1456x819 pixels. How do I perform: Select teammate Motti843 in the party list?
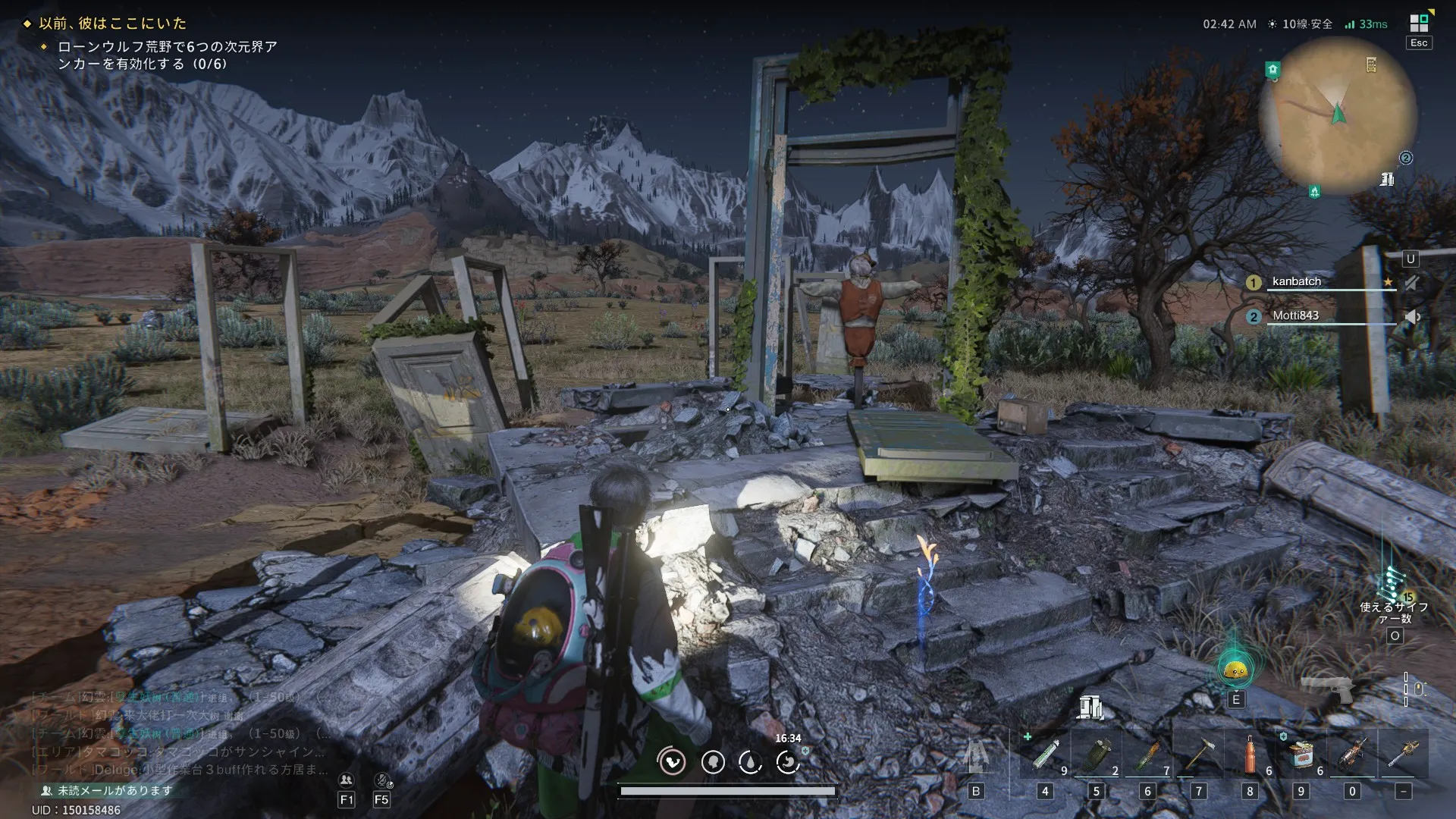click(x=1295, y=315)
